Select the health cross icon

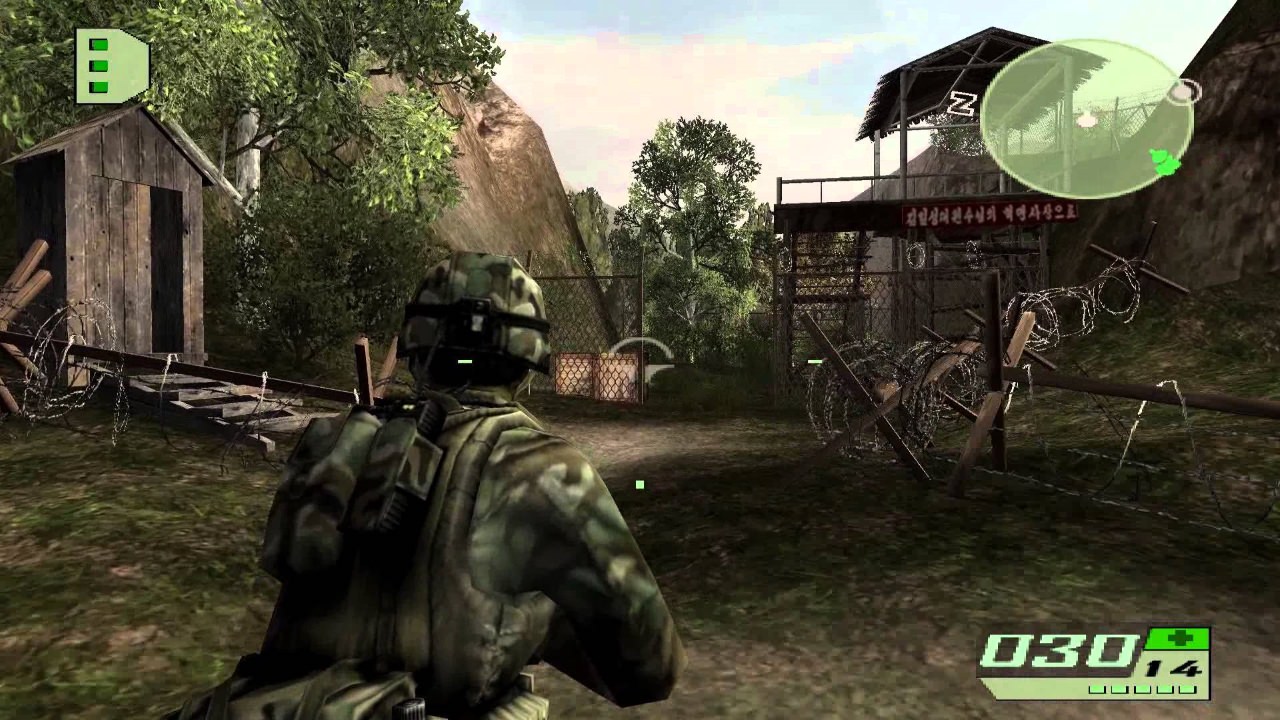(x=1179, y=637)
